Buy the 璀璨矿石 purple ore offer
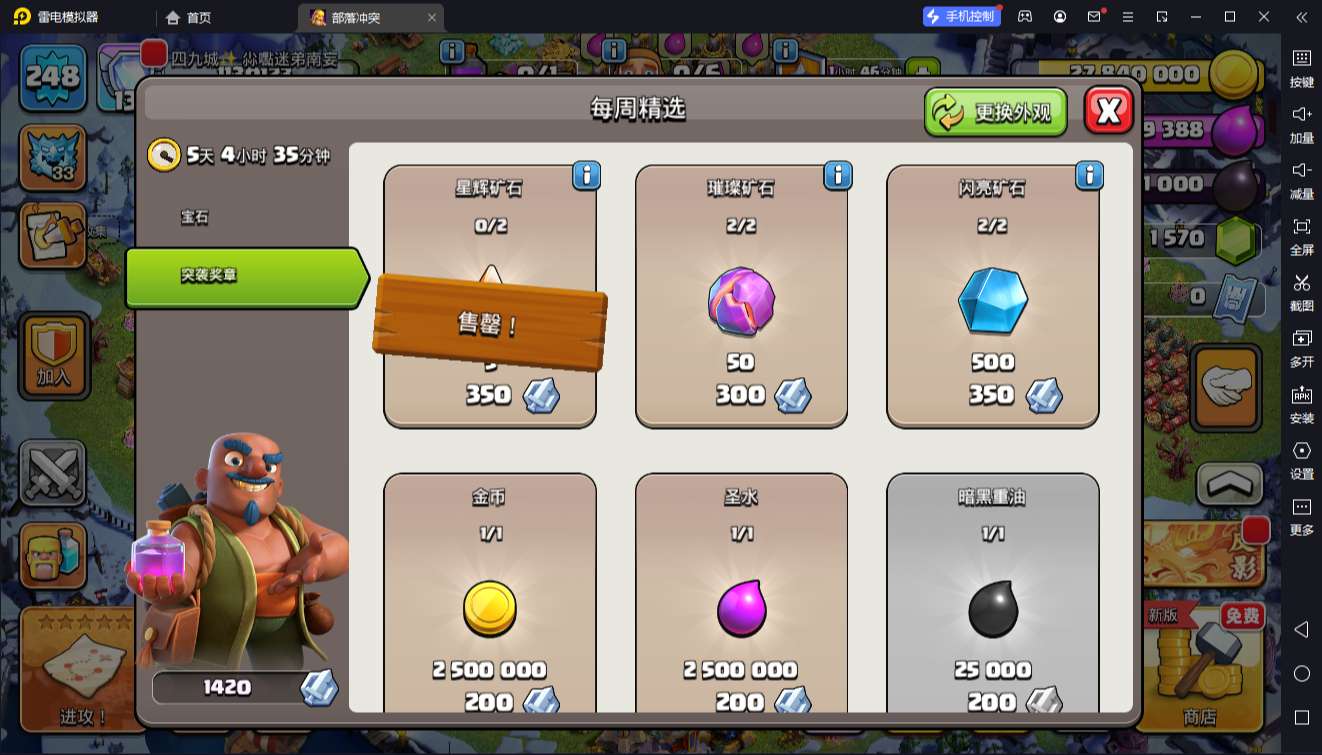1322x755 pixels. (741, 297)
